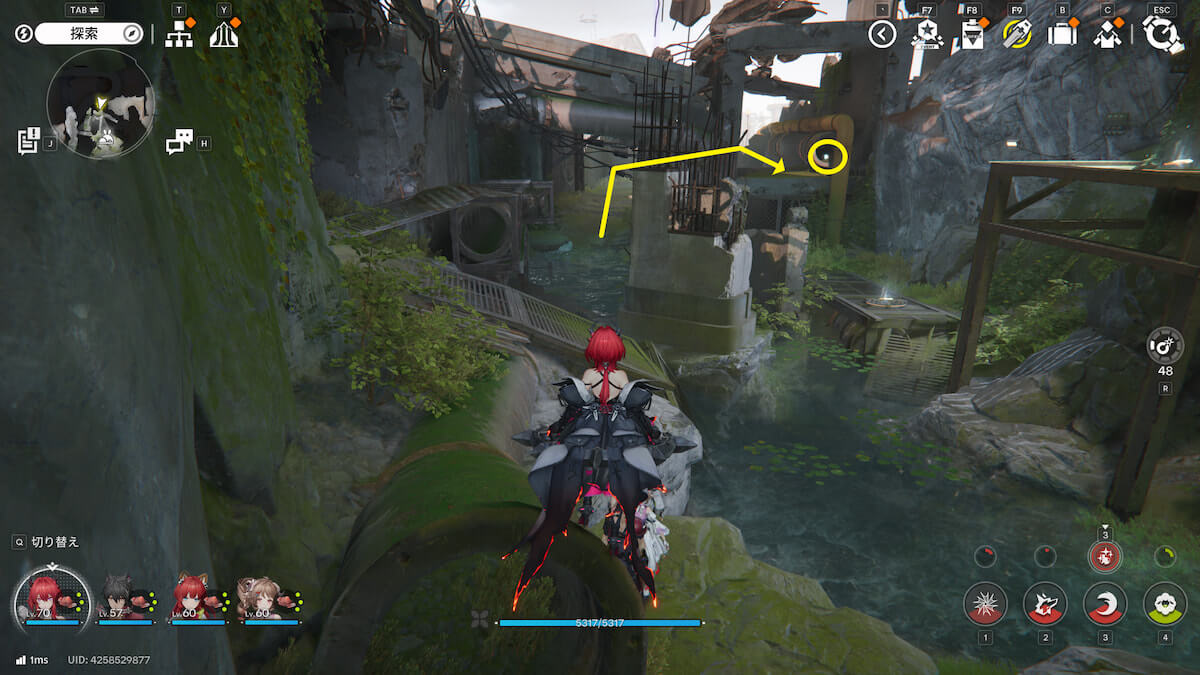Open the upward arrows icon beside the tree

pos(224,35)
